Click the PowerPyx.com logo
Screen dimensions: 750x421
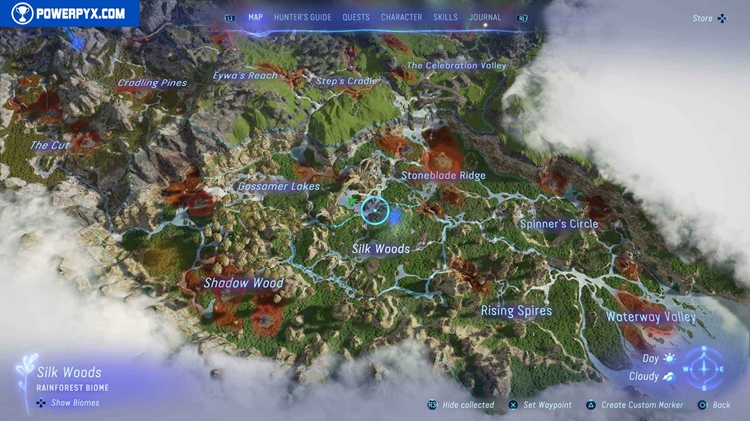[69, 13]
